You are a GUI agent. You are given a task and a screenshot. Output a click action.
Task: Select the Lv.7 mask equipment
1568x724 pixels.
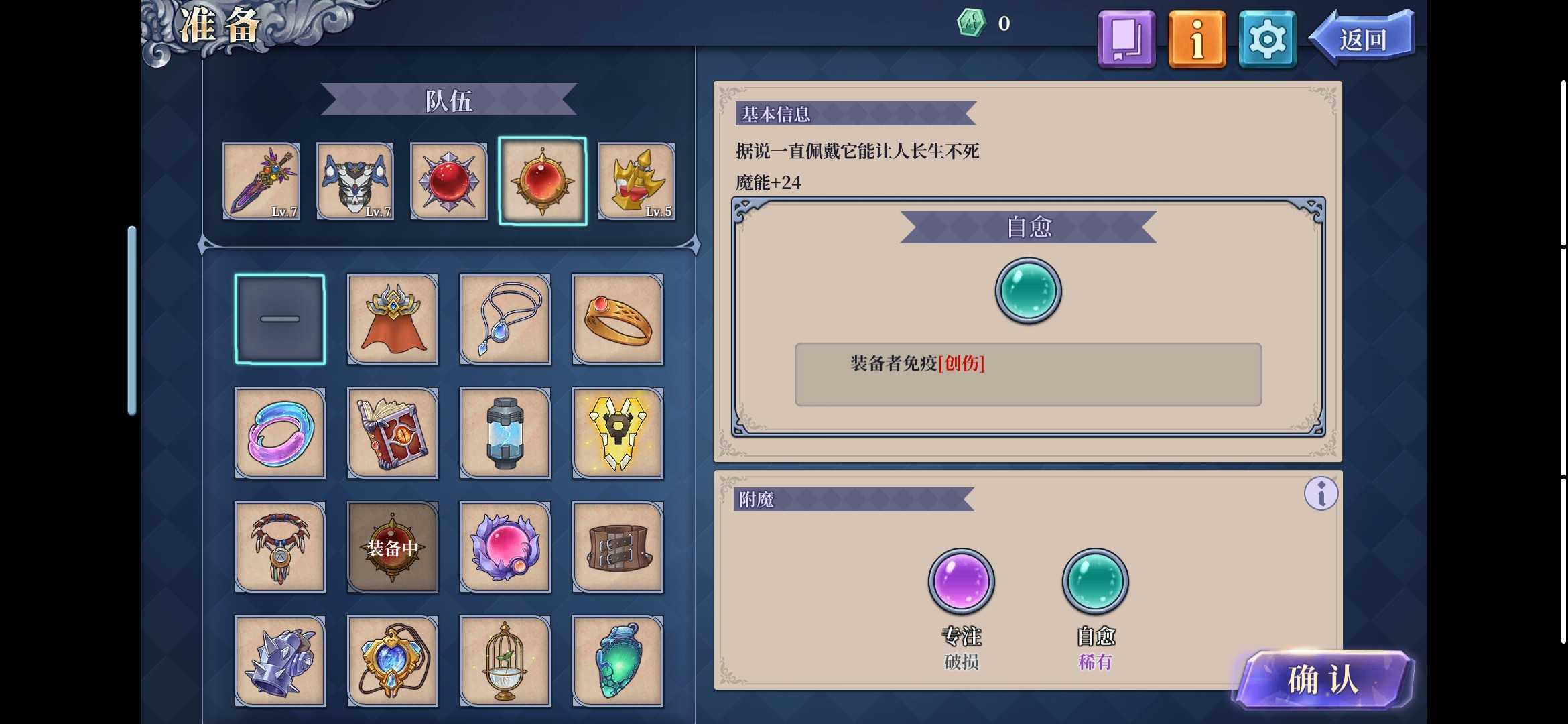click(354, 181)
